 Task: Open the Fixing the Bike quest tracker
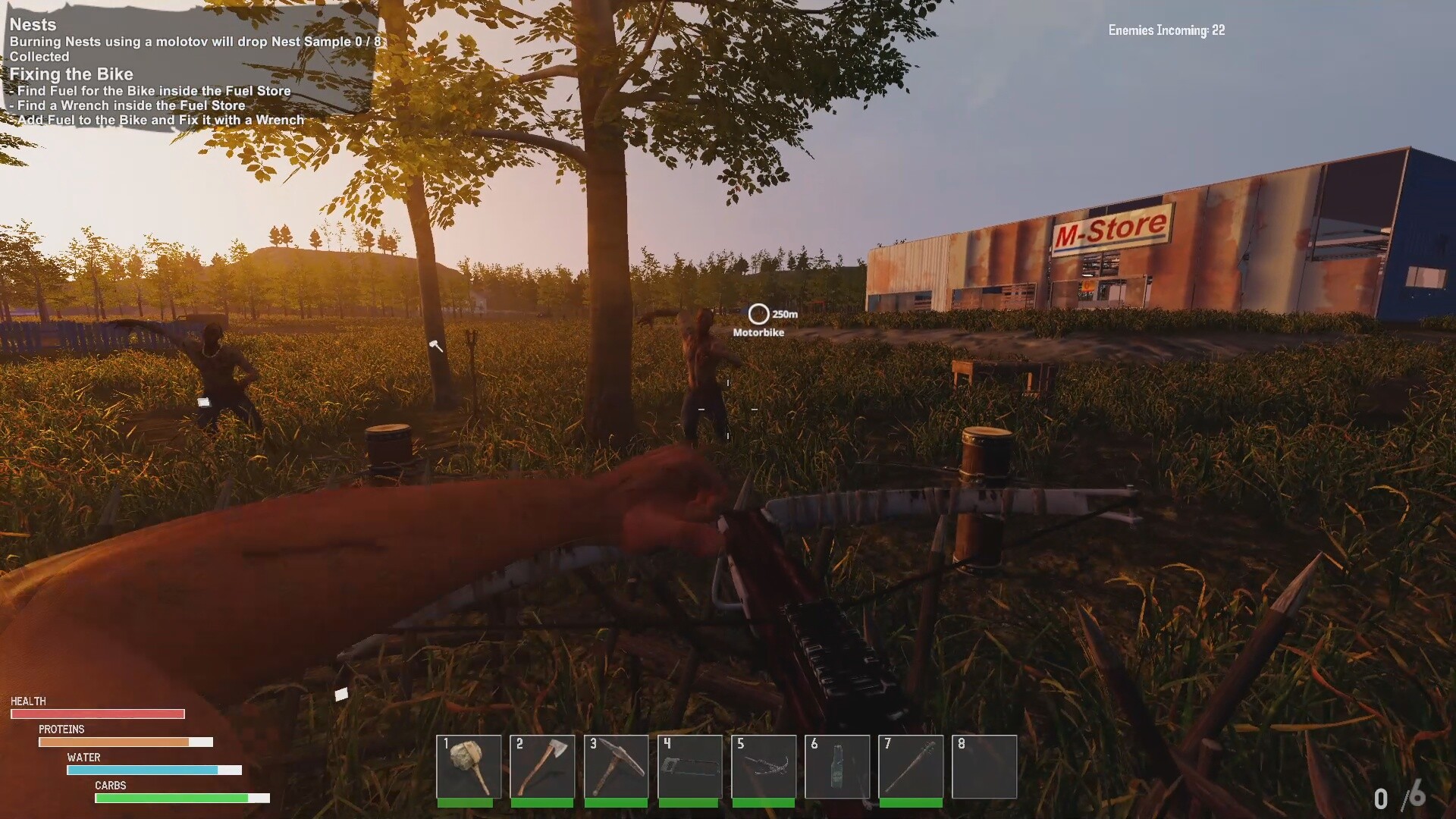71,74
